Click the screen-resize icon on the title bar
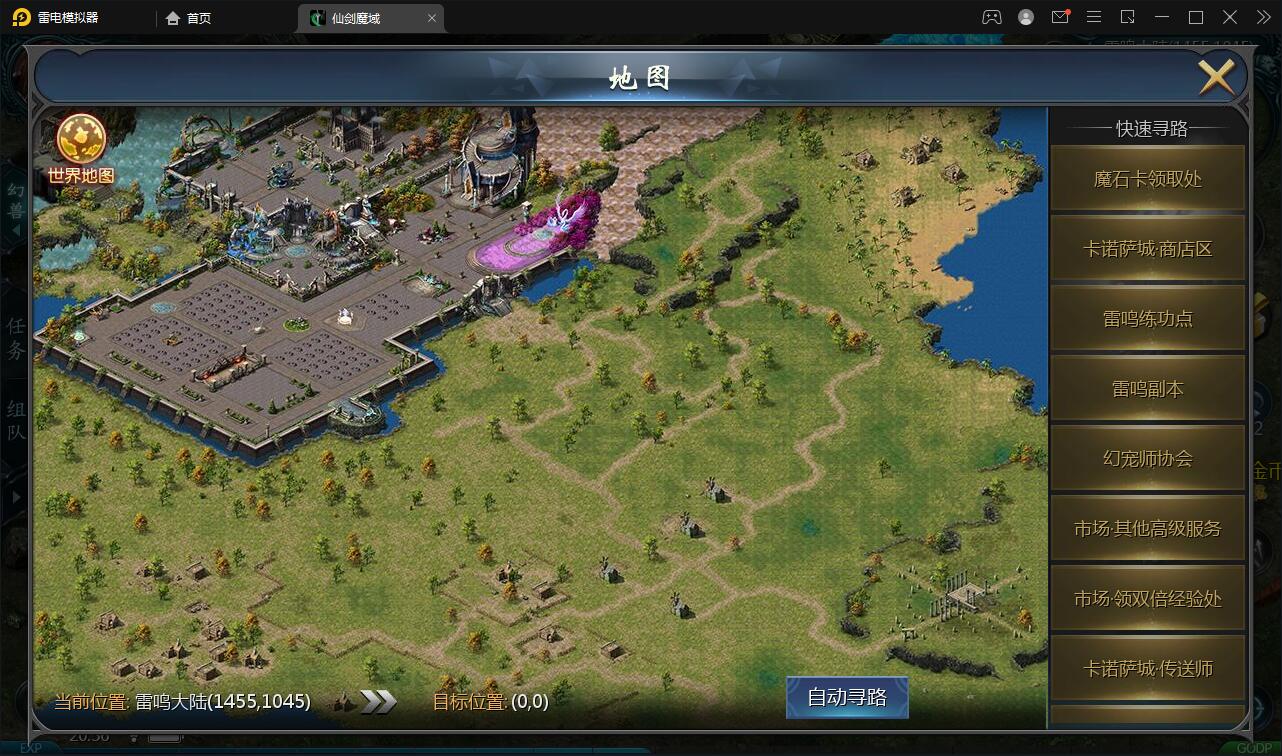1282x756 pixels. pos(1128,17)
